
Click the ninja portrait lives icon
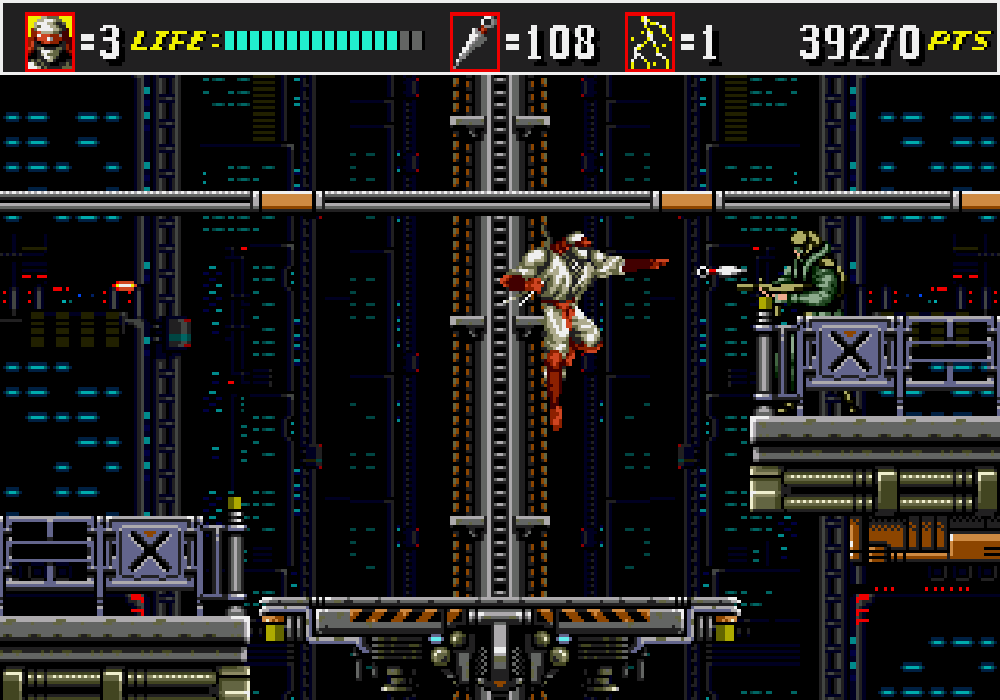pyautogui.click(x=49, y=42)
